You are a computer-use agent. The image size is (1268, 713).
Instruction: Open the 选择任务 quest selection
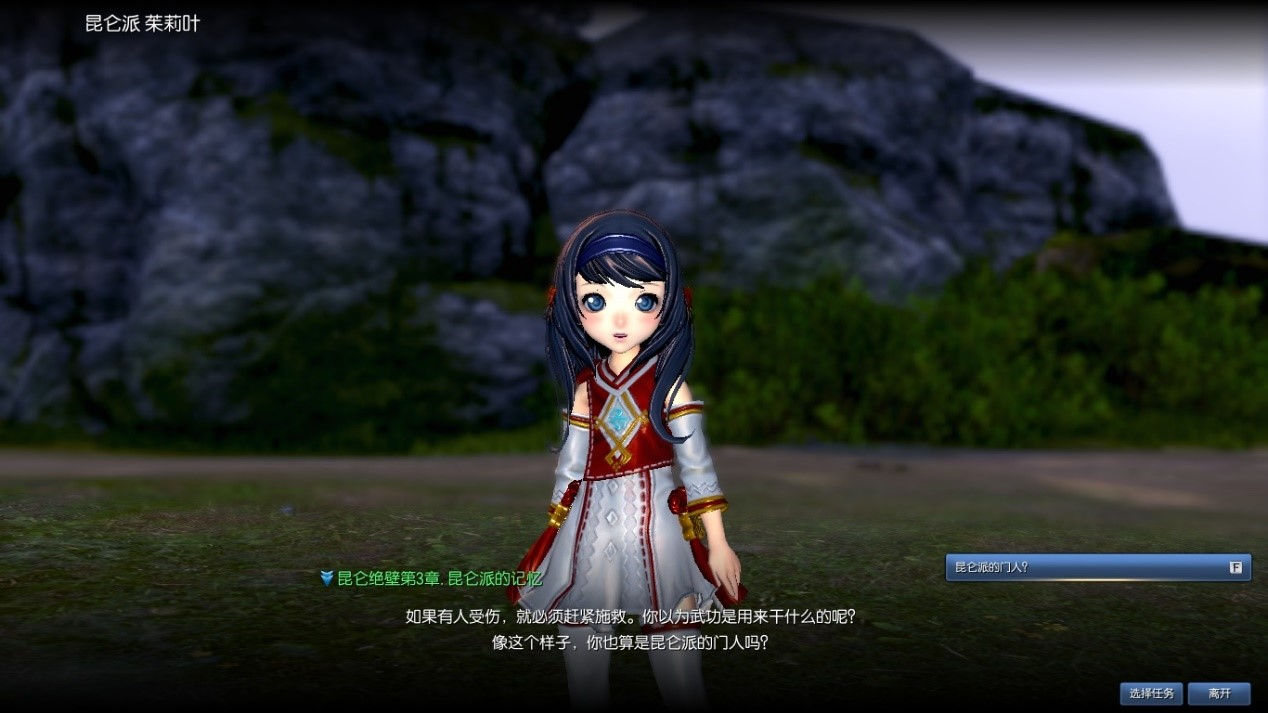(x=1151, y=693)
